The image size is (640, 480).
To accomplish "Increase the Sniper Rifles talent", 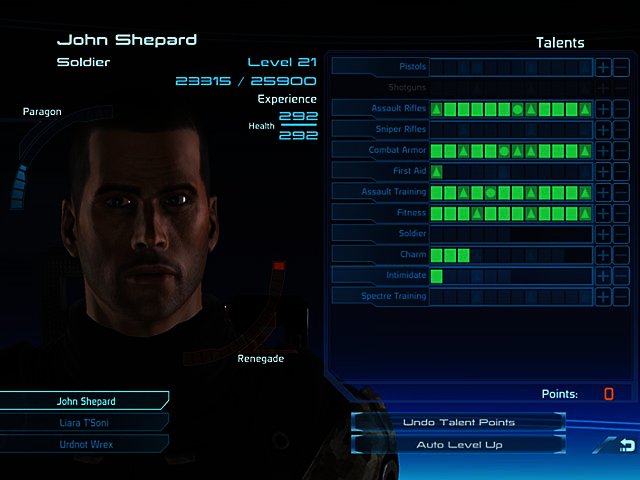I will pos(603,130).
